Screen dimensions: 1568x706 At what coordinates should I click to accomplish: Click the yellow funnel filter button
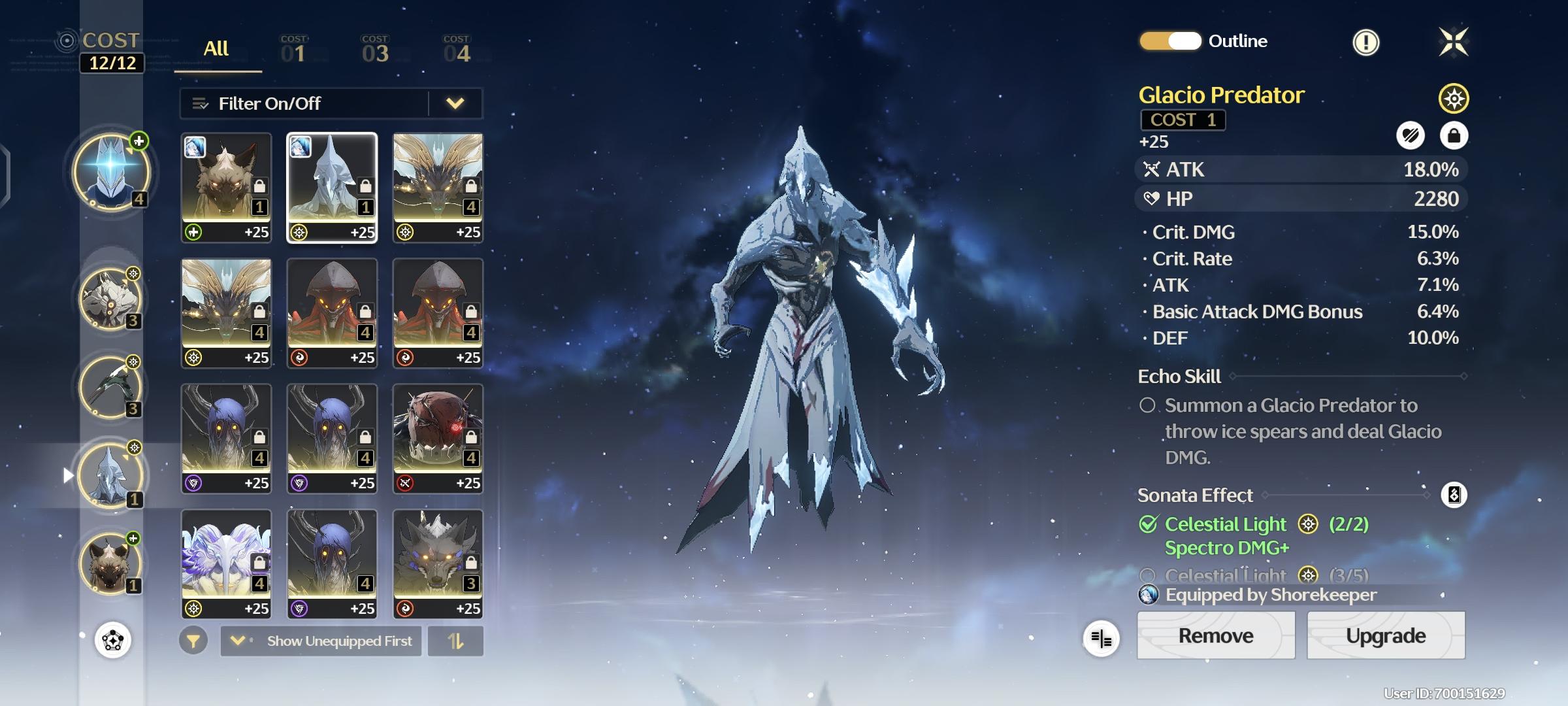(x=193, y=641)
